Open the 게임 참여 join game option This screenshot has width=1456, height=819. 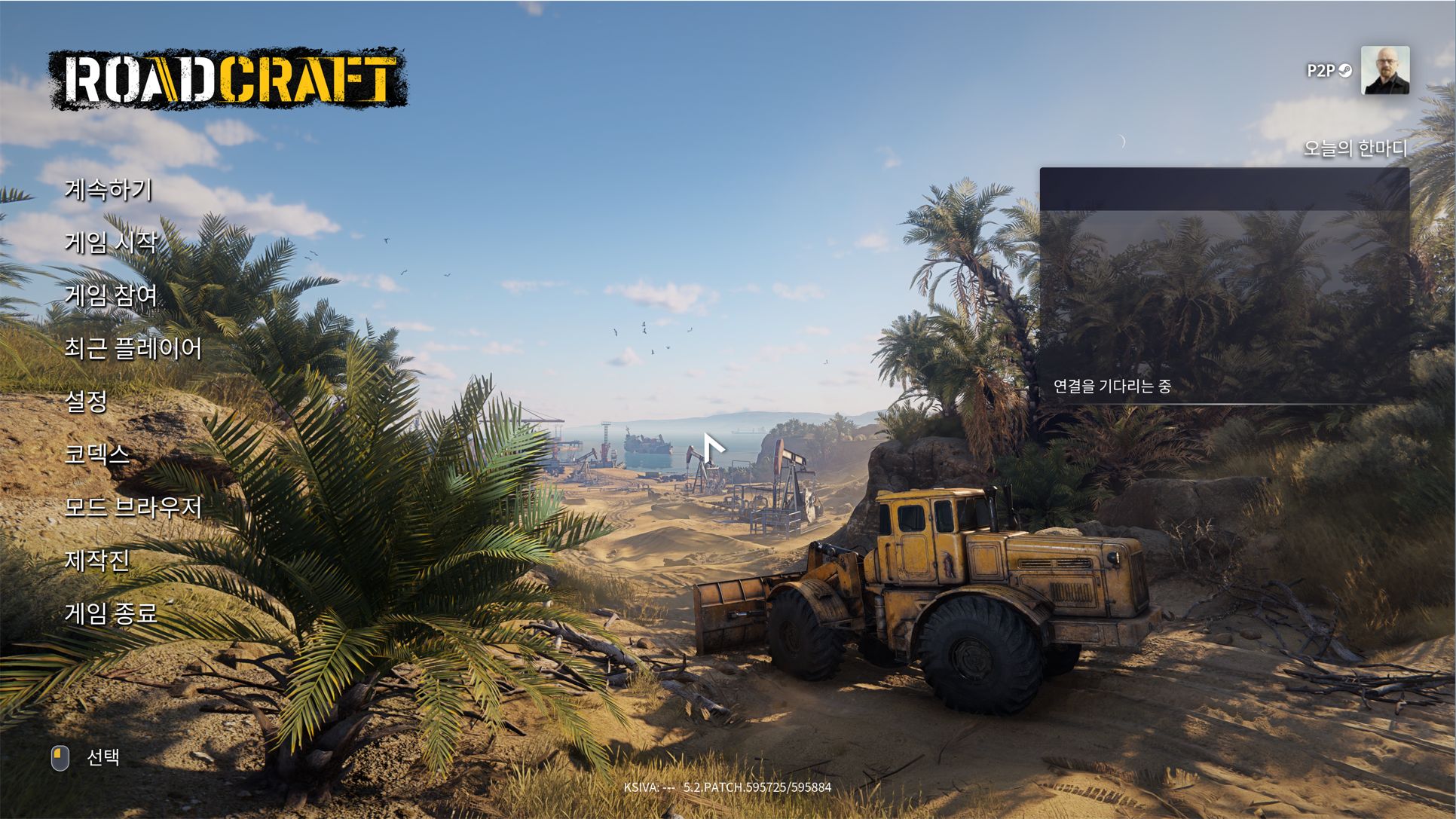(x=111, y=295)
